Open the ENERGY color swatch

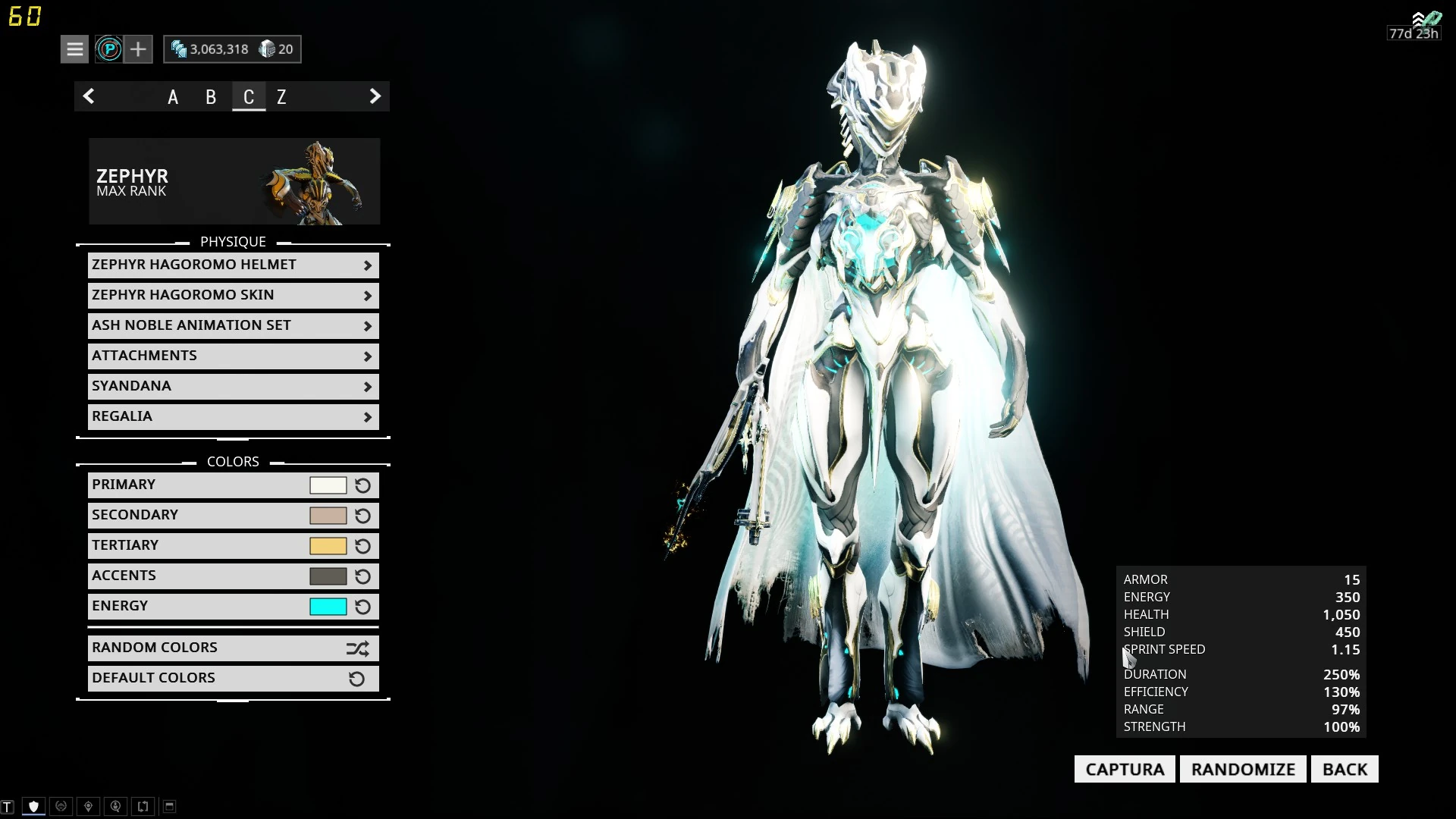(x=329, y=606)
